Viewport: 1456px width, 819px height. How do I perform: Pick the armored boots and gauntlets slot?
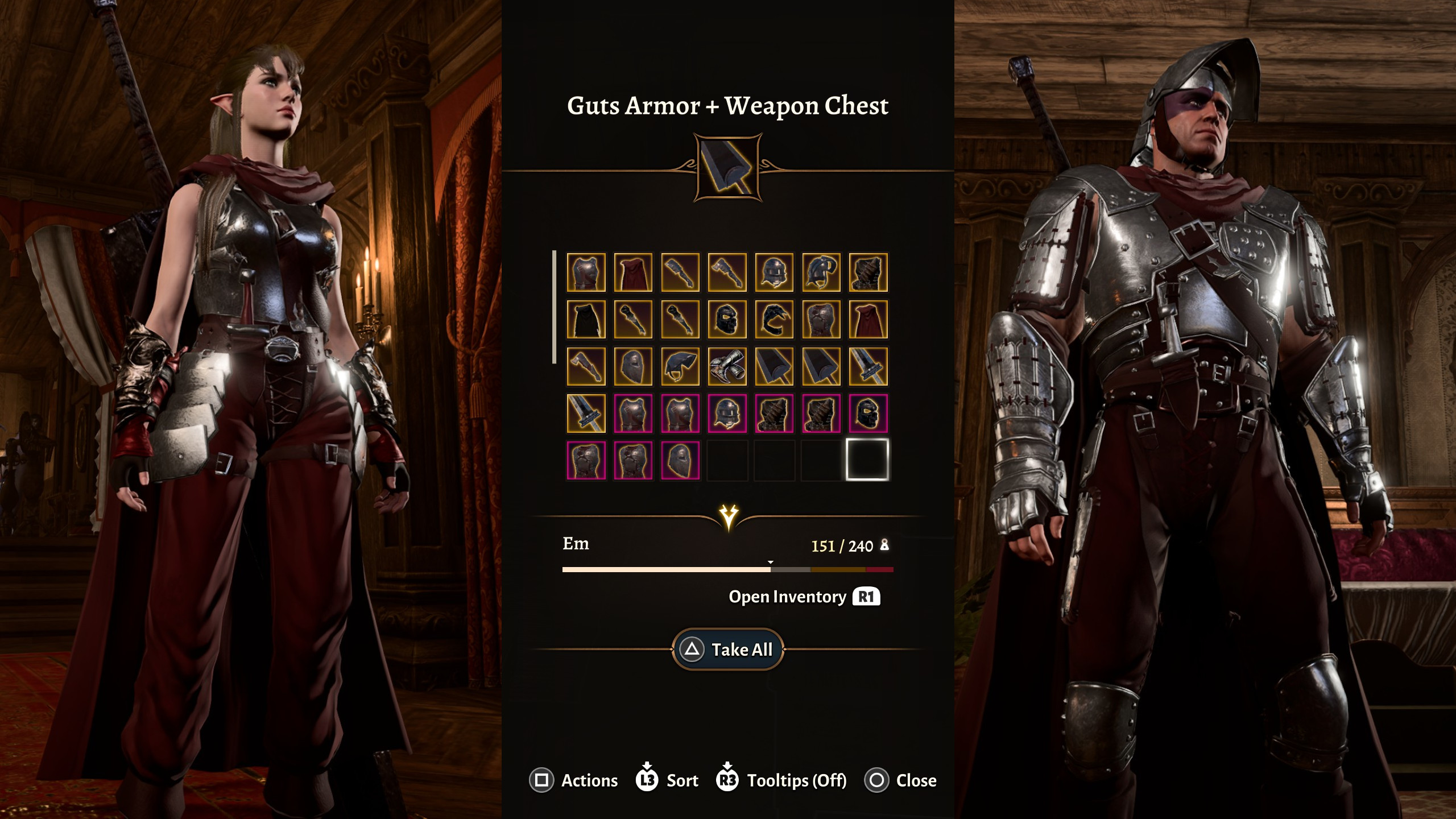click(x=727, y=367)
